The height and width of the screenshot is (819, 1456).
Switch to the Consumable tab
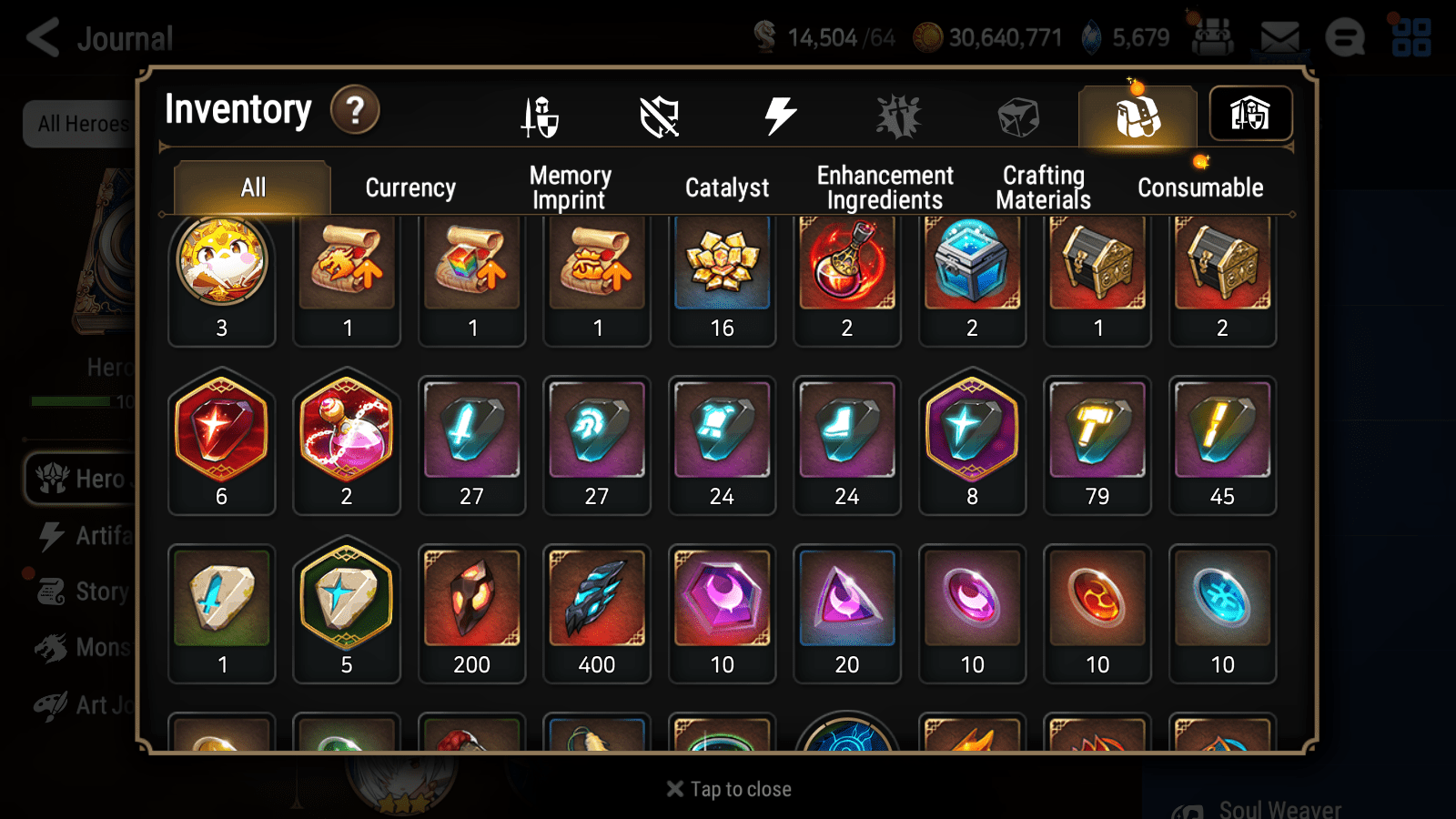pyautogui.click(x=1200, y=187)
